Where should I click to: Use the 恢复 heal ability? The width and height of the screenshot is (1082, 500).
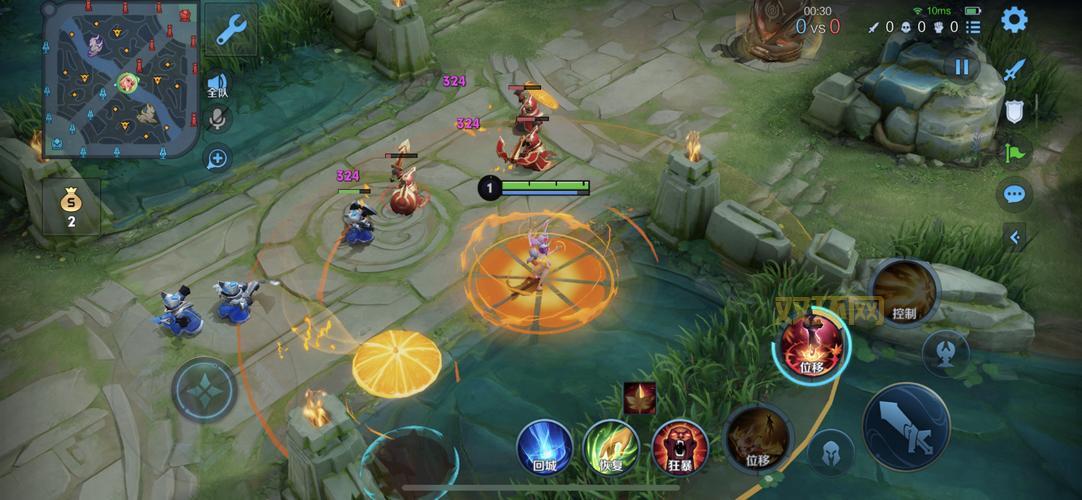[x=612, y=446]
